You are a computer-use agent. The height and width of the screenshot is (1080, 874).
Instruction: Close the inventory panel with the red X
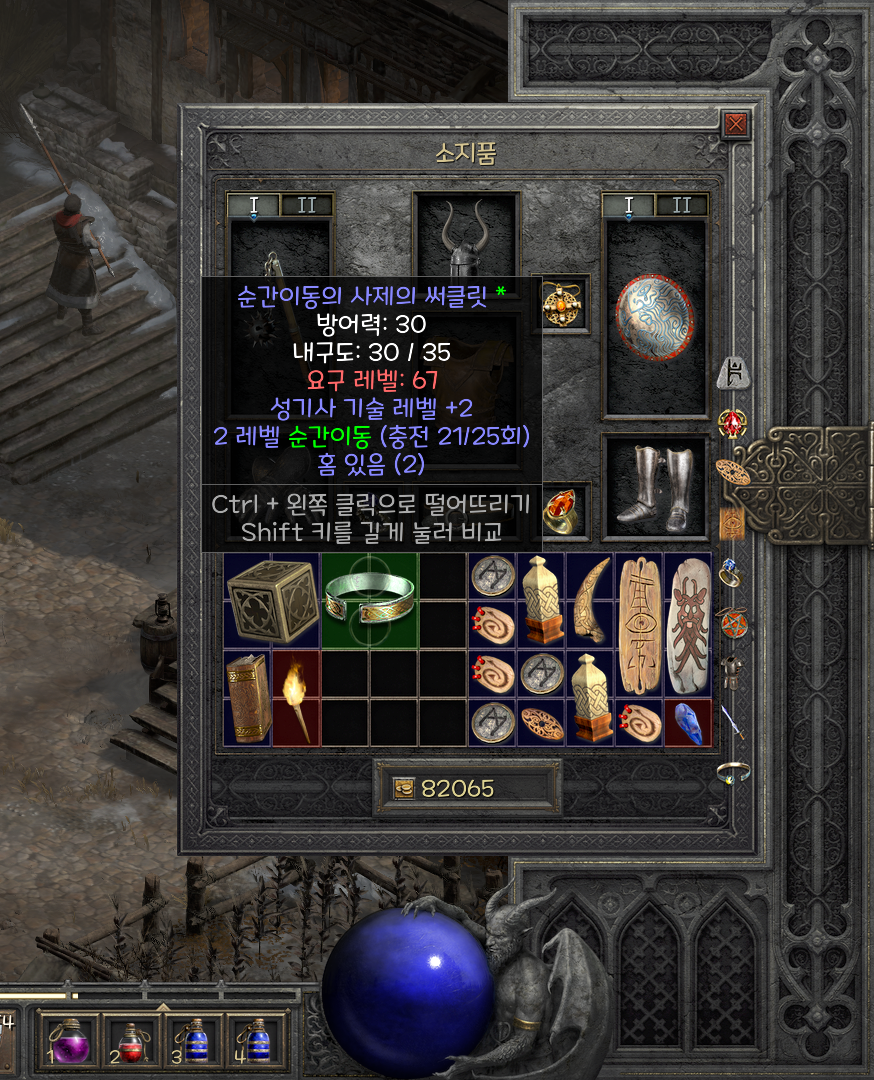pyautogui.click(x=736, y=124)
